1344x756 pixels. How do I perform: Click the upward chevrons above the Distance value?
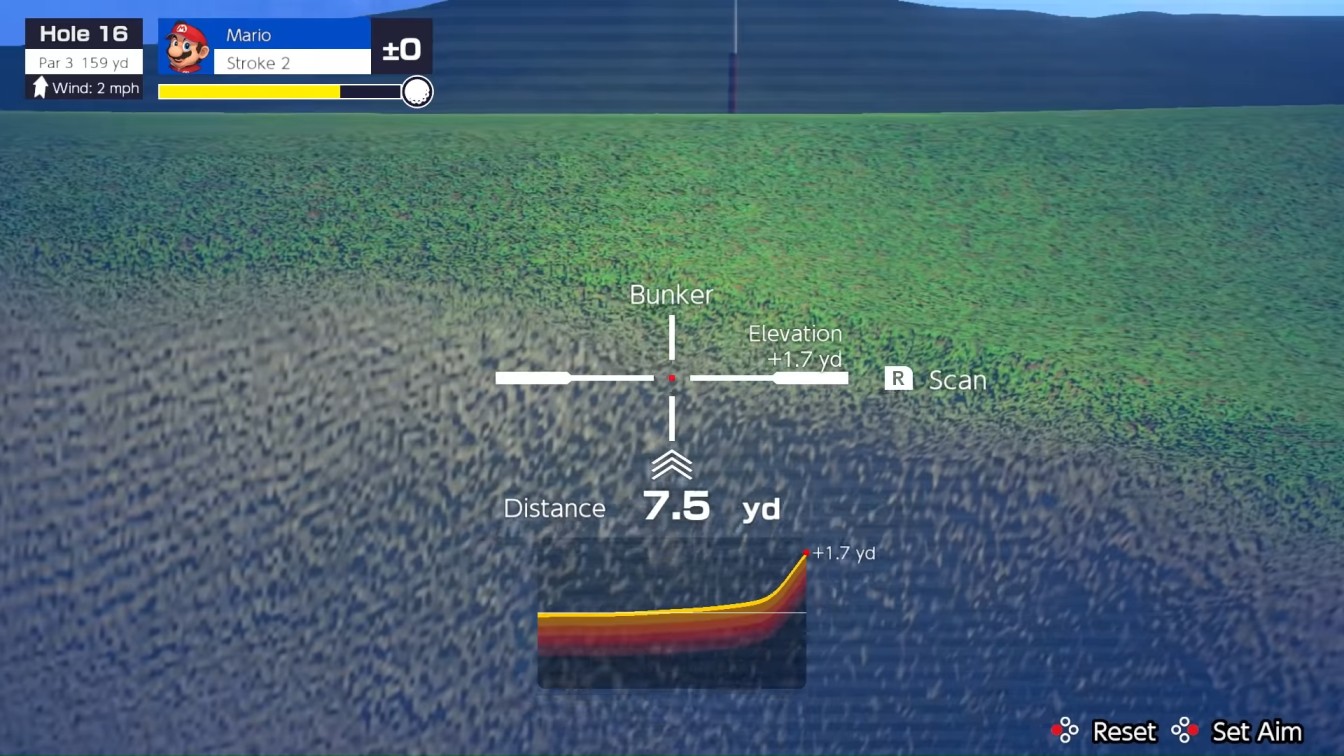(x=672, y=463)
